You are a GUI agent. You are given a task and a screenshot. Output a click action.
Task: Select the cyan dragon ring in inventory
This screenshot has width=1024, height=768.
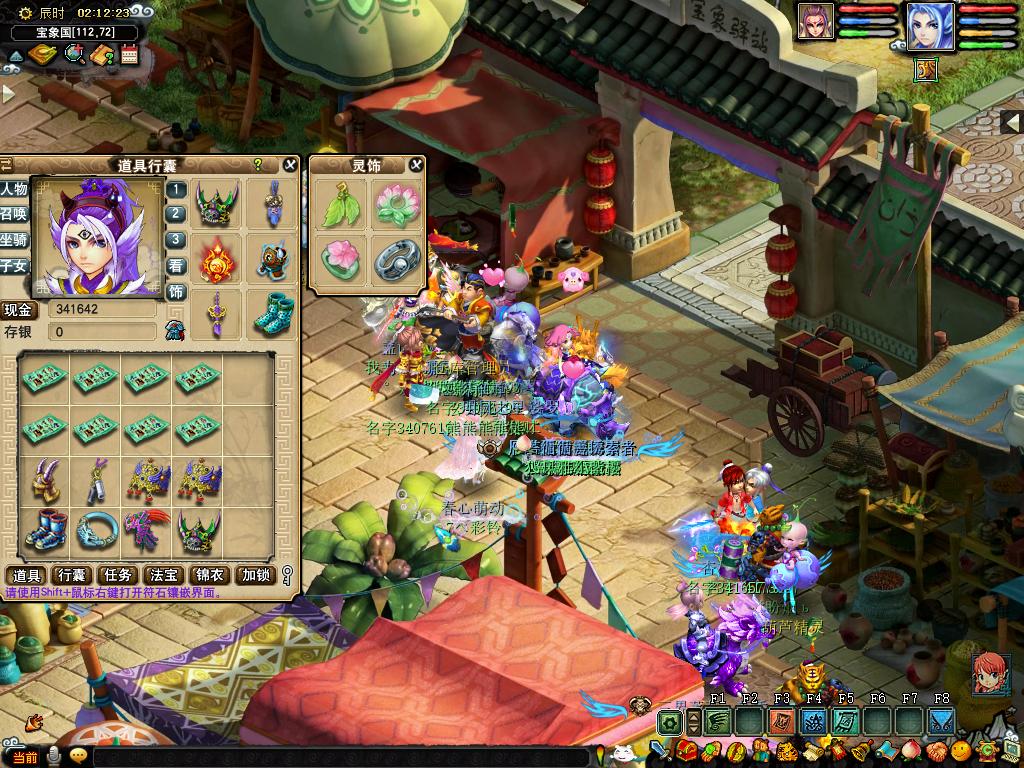[97, 529]
